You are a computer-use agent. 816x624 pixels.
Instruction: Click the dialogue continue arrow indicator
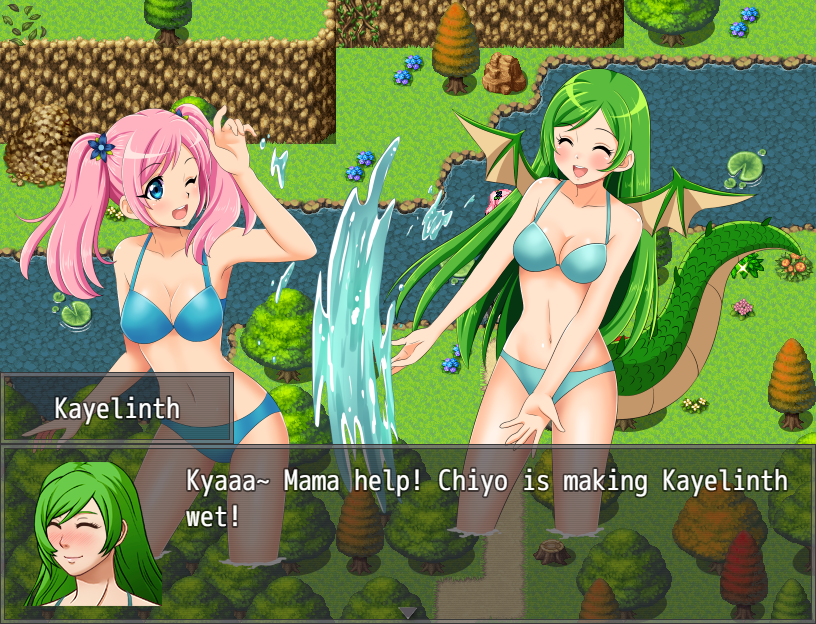(x=408, y=612)
